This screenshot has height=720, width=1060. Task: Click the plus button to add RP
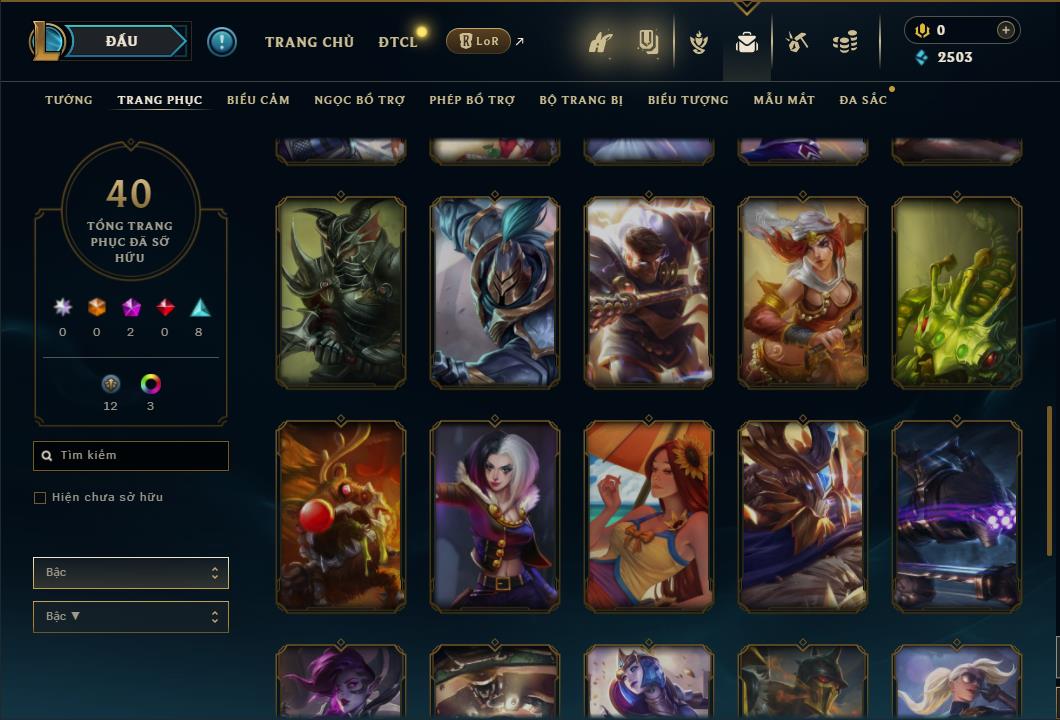[1006, 30]
